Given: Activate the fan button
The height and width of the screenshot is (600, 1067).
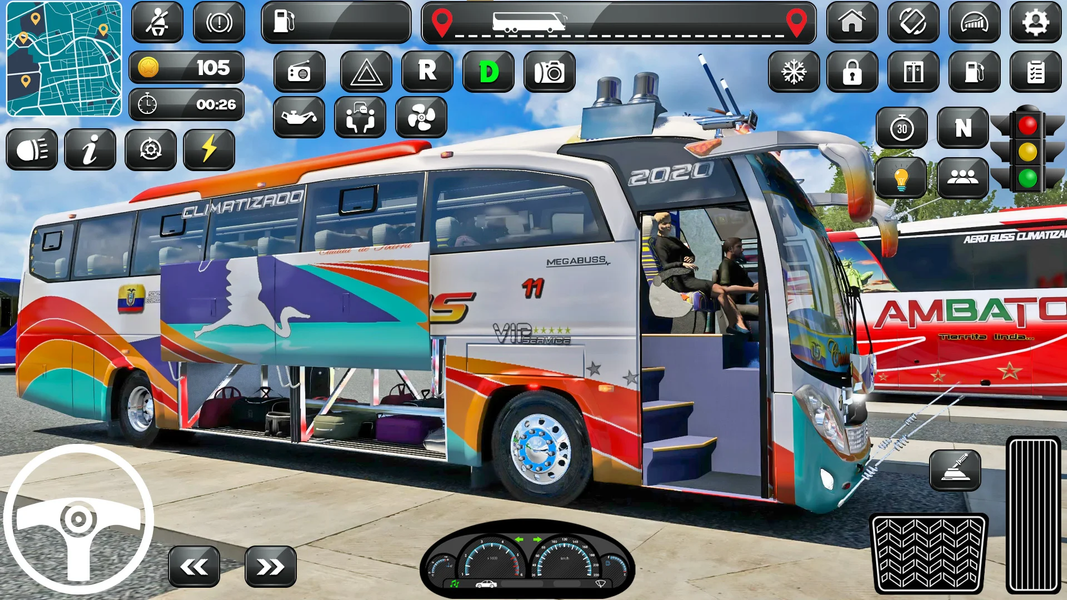Looking at the screenshot, I should point(421,117).
